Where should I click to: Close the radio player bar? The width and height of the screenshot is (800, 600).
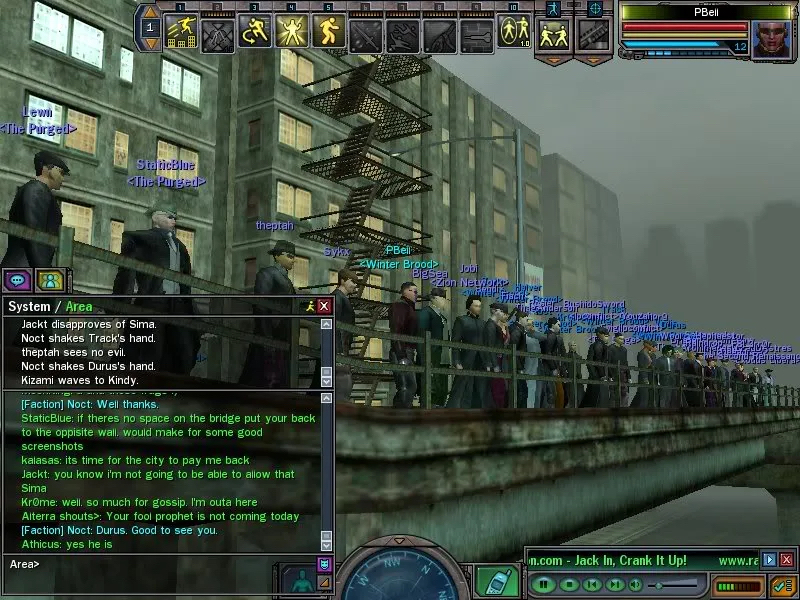click(x=786, y=560)
